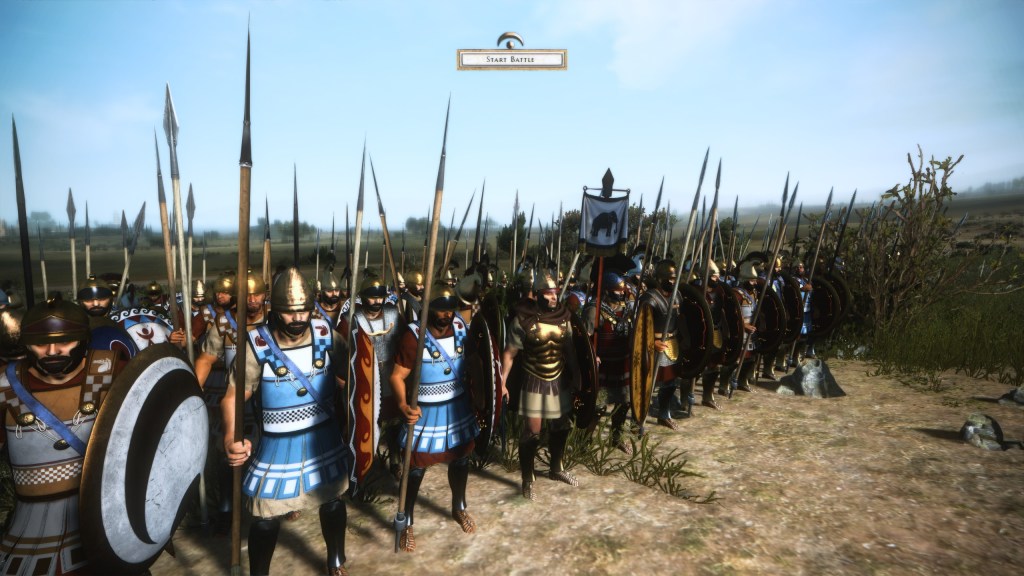Screen dimensions: 1024x576
Task: Click the Start Battle button
Action: pos(511,60)
